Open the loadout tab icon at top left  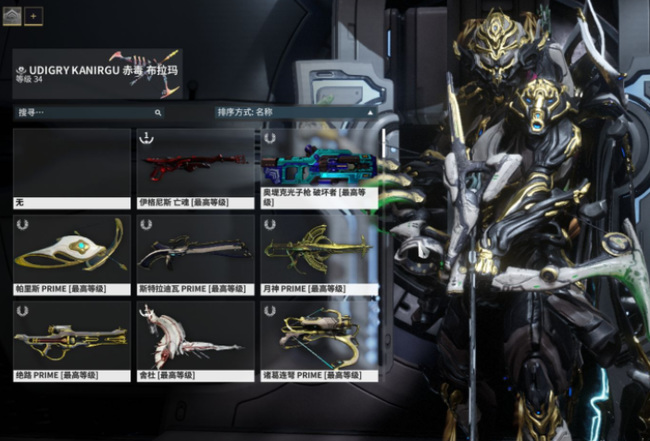13,16
